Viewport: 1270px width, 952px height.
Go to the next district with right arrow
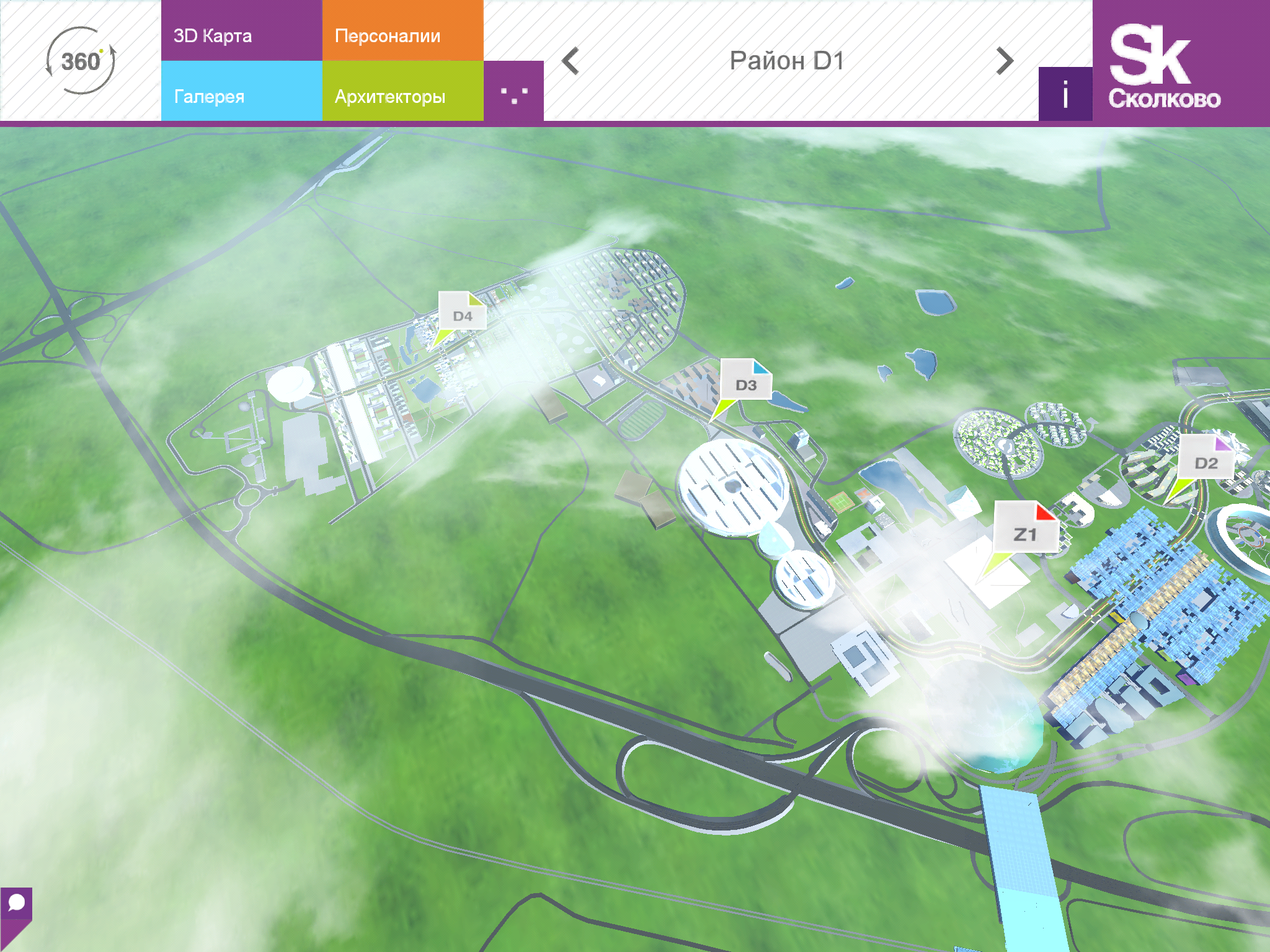tap(1005, 61)
